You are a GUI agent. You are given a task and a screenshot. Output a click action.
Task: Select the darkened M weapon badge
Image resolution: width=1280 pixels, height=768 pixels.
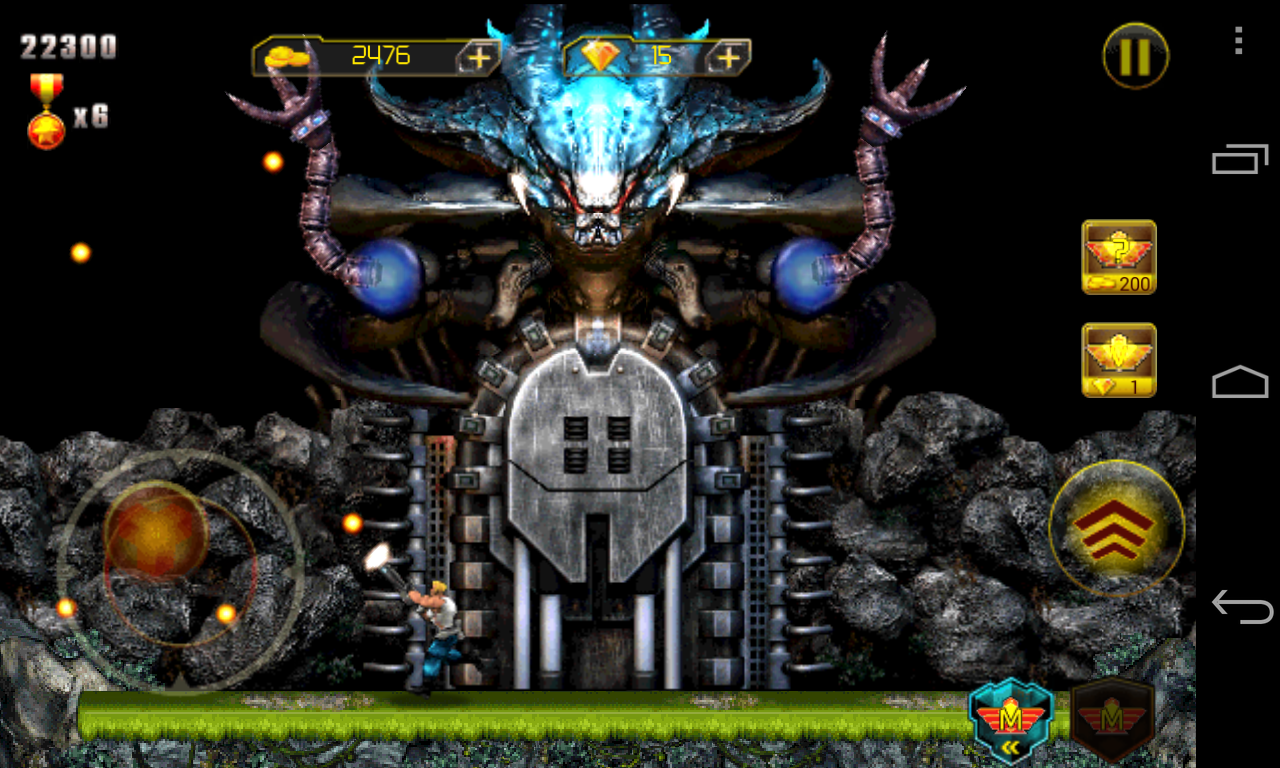[1110, 718]
